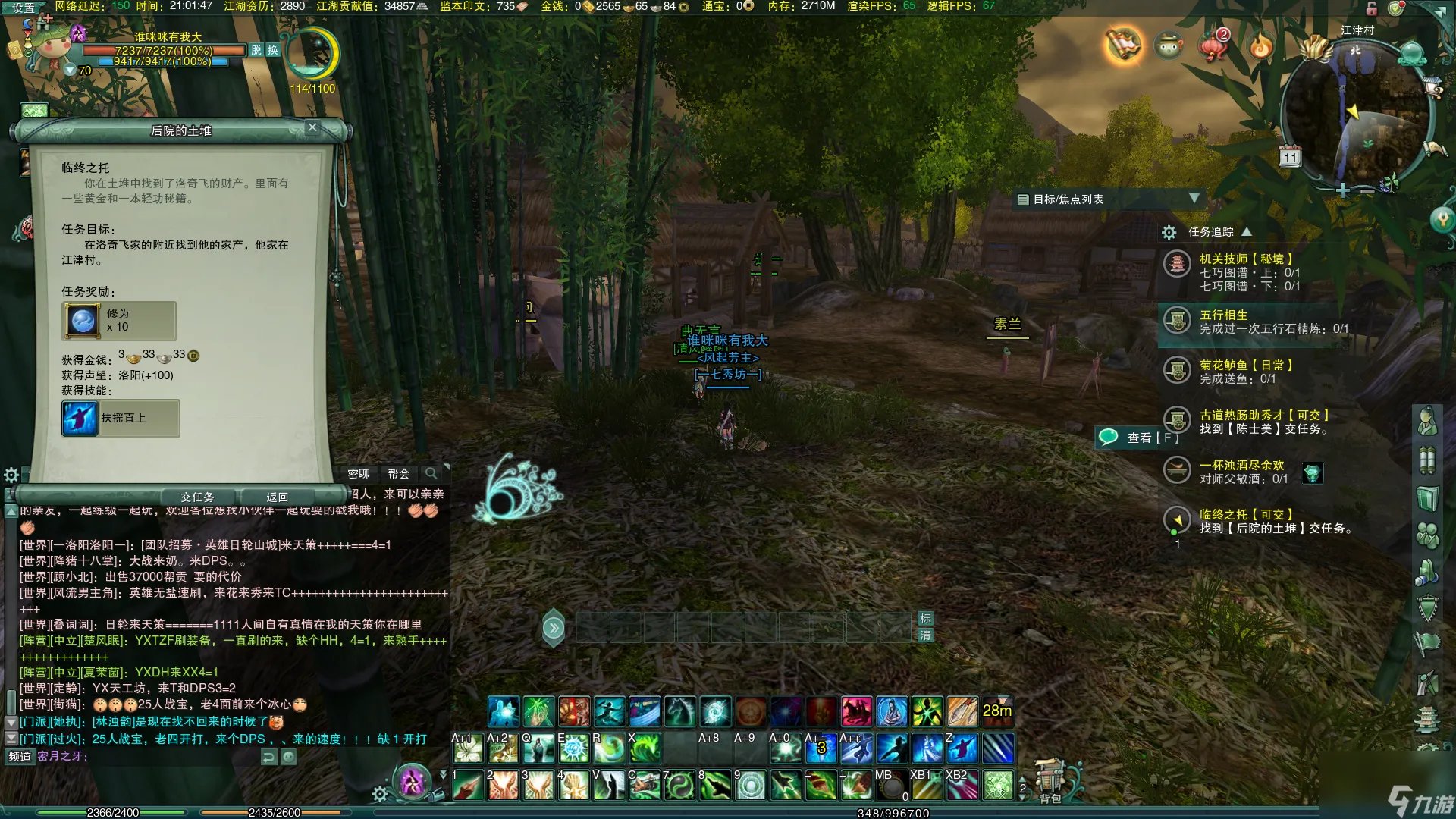Close the 后院的土堆 quest window

coord(312,127)
